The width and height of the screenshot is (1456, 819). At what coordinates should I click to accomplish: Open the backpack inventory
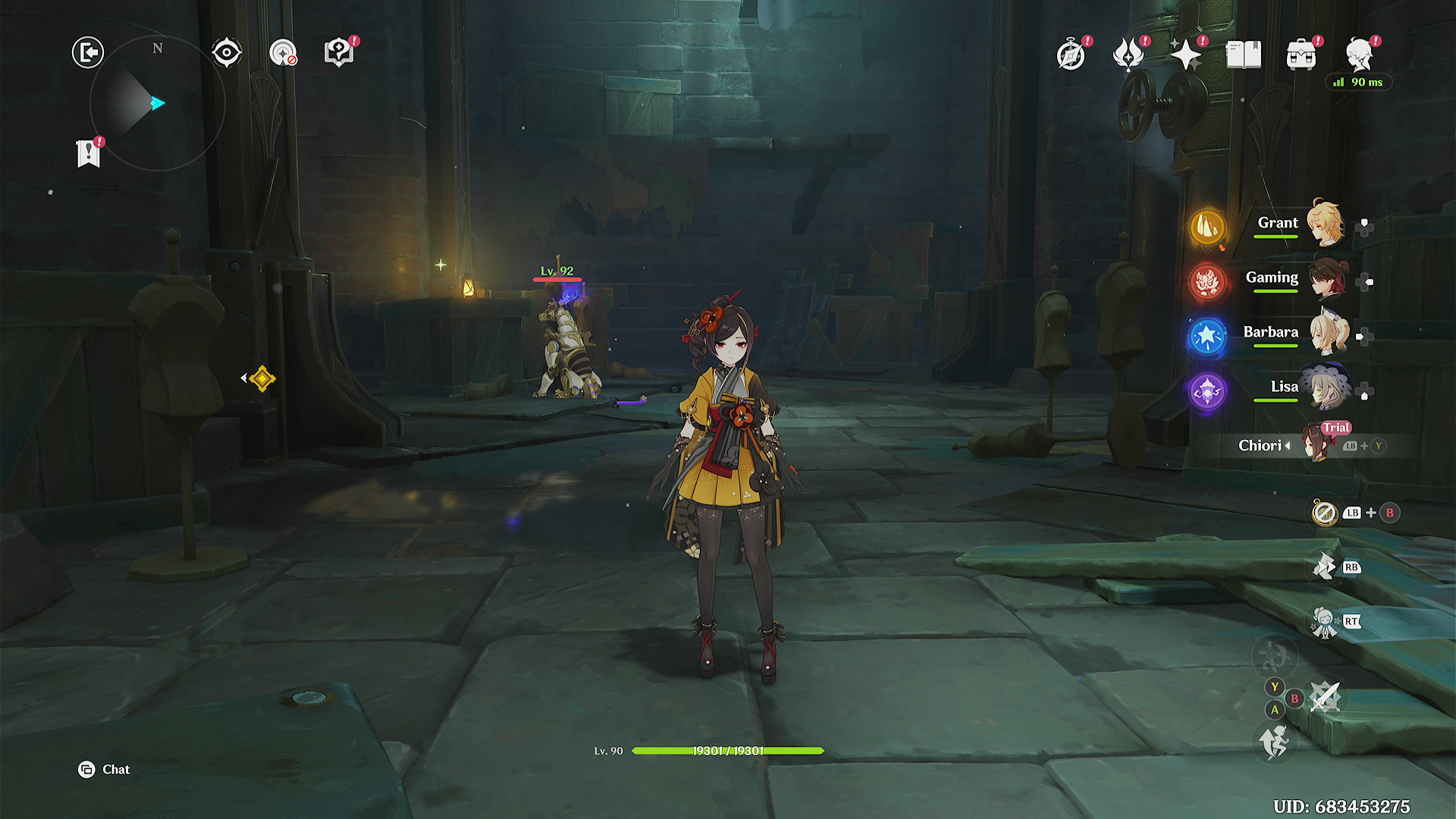pyautogui.click(x=1301, y=55)
